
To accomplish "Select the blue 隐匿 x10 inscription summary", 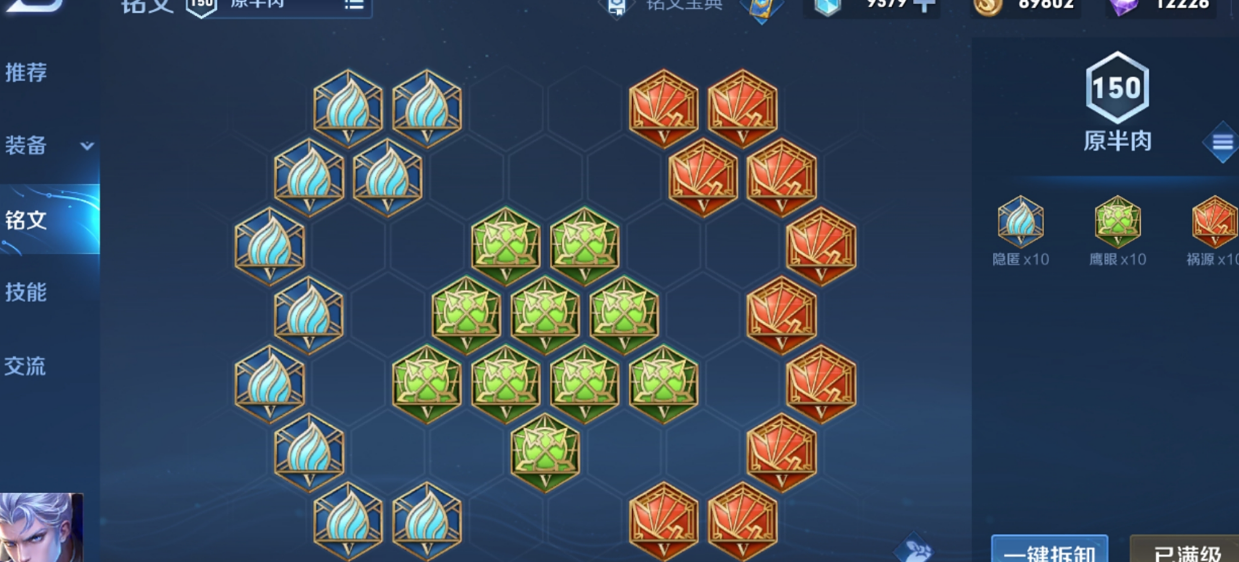I will [1020, 230].
